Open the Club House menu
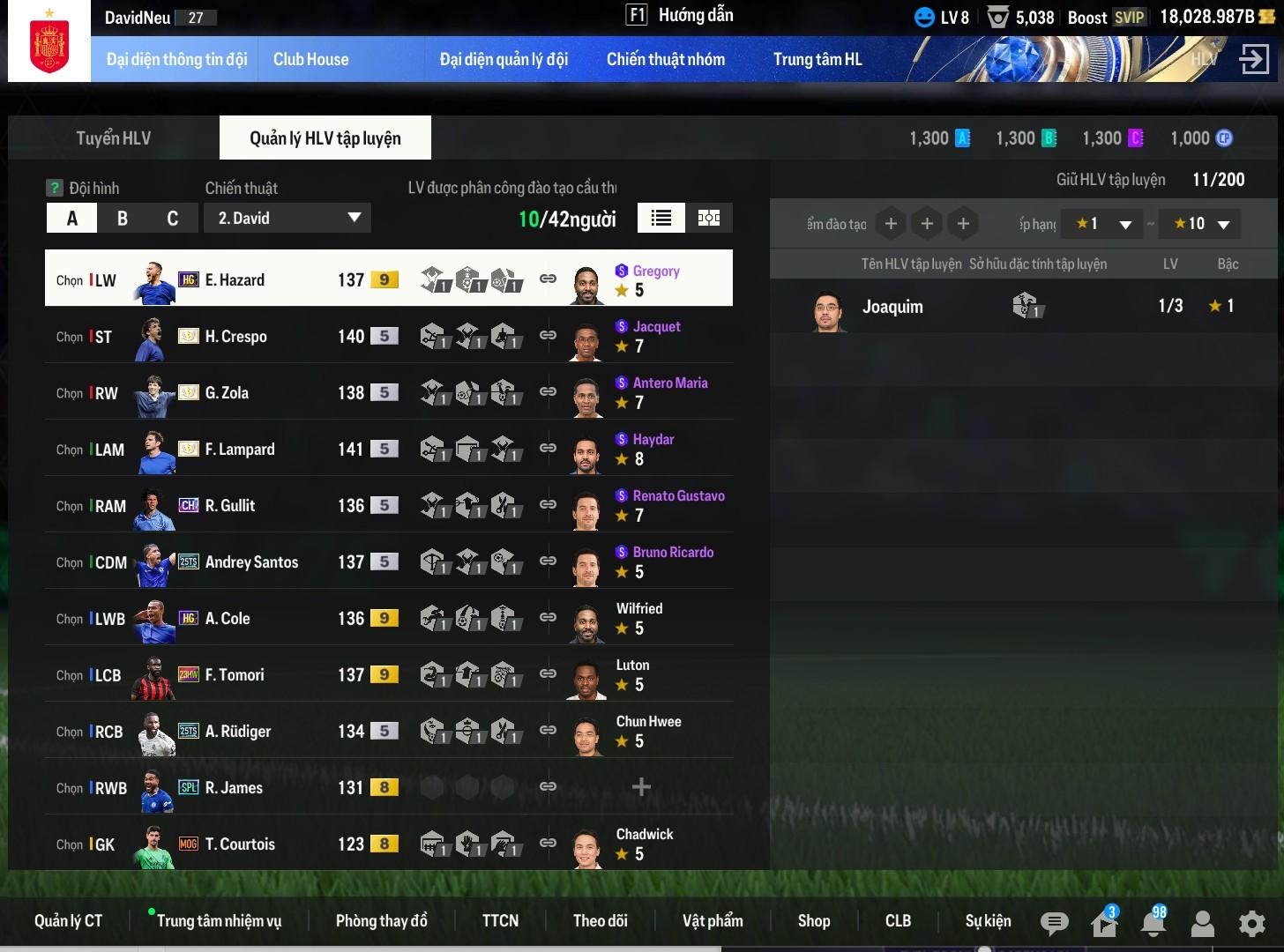 click(x=310, y=60)
